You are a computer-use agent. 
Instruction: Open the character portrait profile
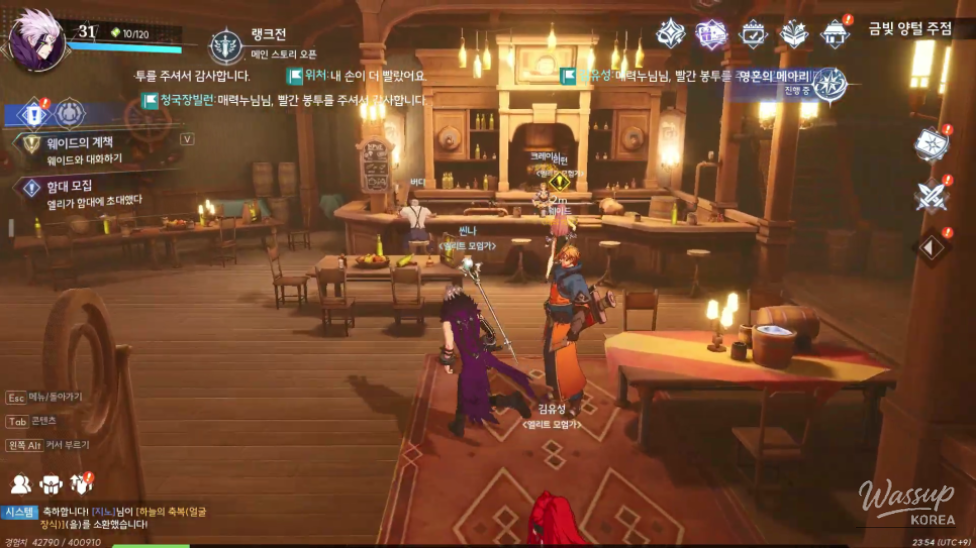pos(36,38)
